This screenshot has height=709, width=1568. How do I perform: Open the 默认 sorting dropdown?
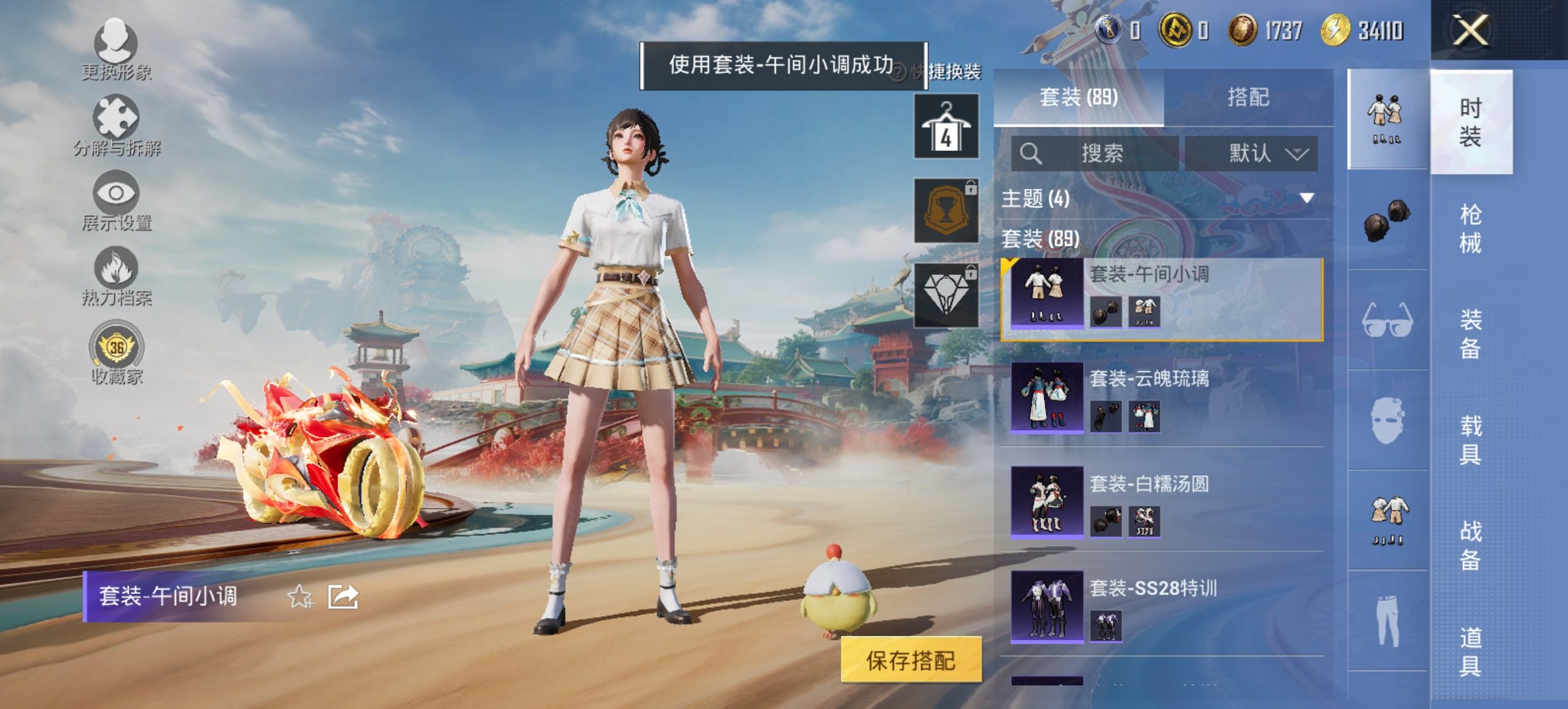(x=1261, y=154)
